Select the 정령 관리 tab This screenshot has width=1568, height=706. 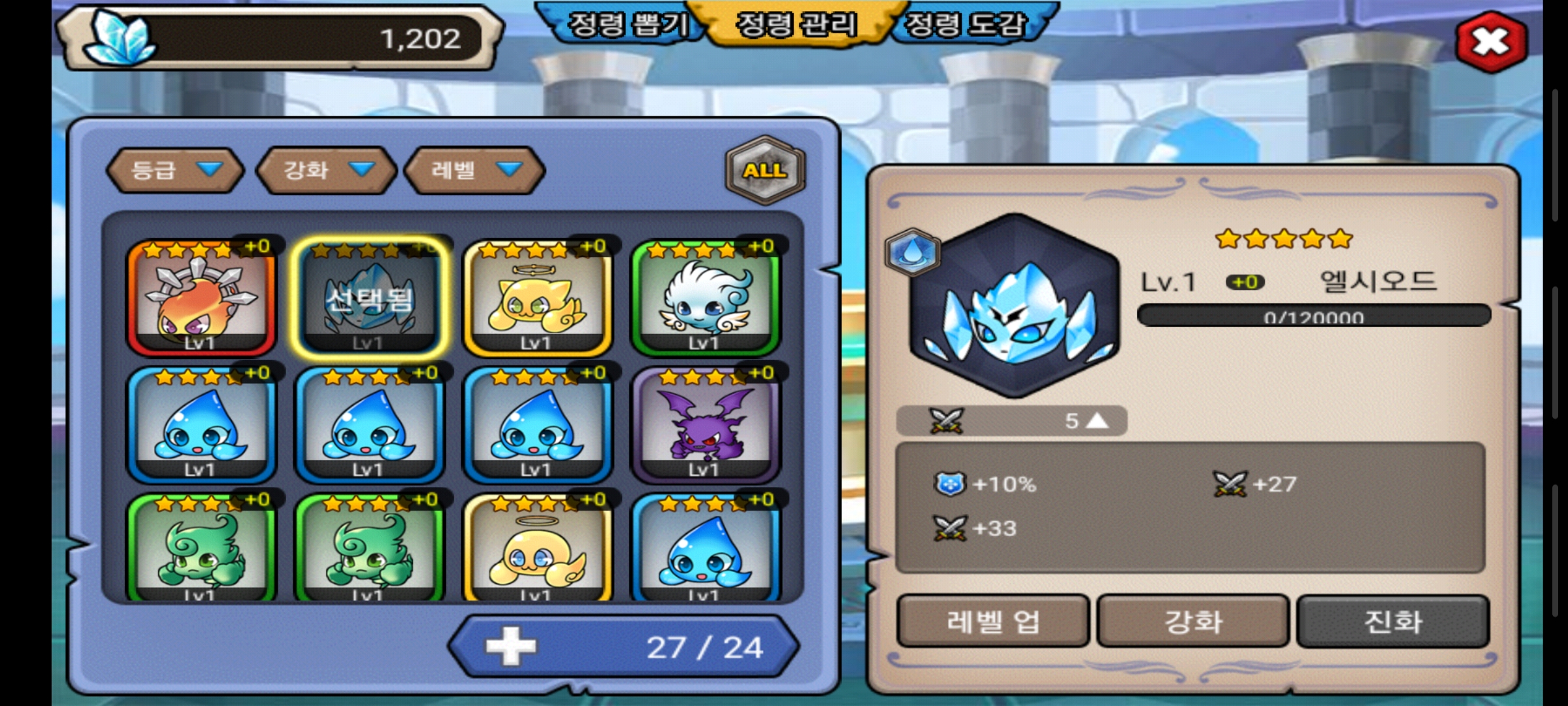coord(796,25)
